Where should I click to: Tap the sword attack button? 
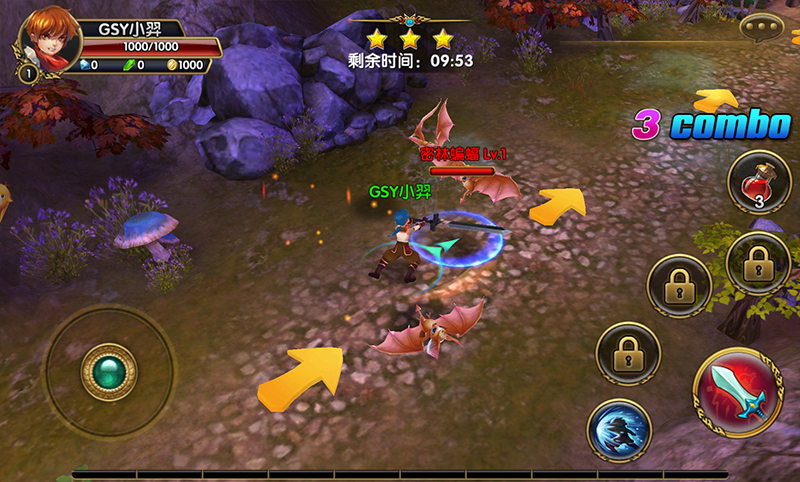click(738, 392)
